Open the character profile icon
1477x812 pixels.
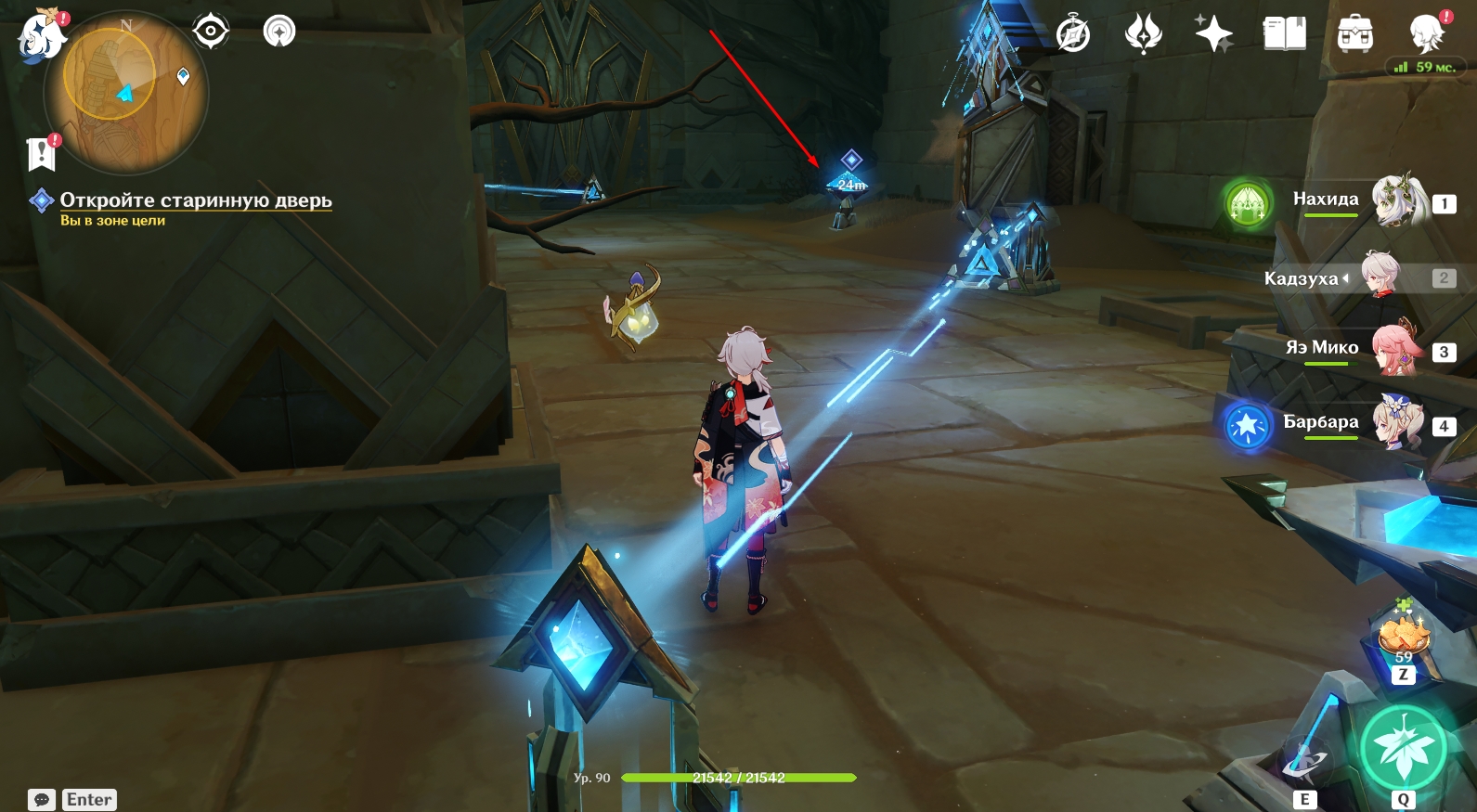pos(1426,35)
